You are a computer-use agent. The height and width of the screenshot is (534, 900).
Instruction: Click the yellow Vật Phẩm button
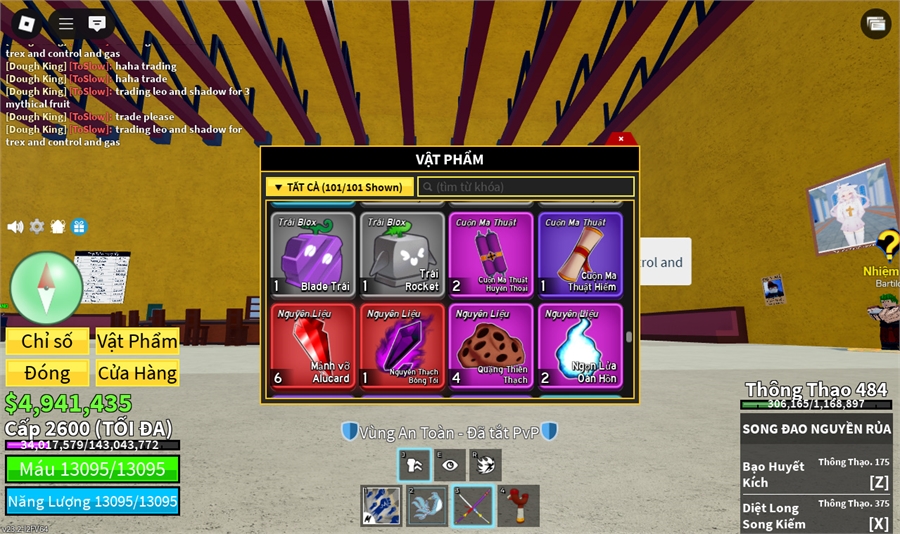pyautogui.click(x=137, y=341)
